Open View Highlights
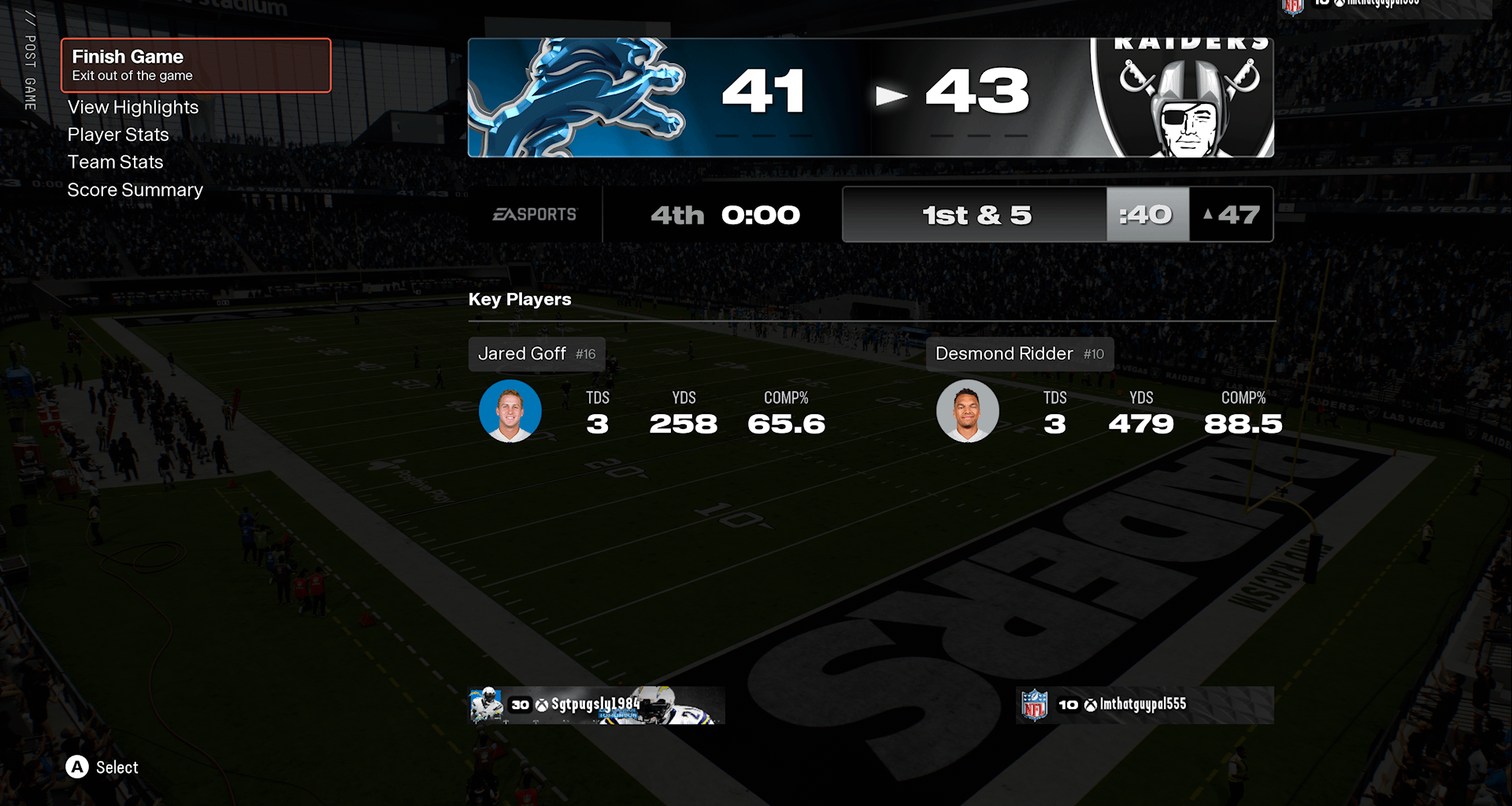 click(x=132, y=107)
